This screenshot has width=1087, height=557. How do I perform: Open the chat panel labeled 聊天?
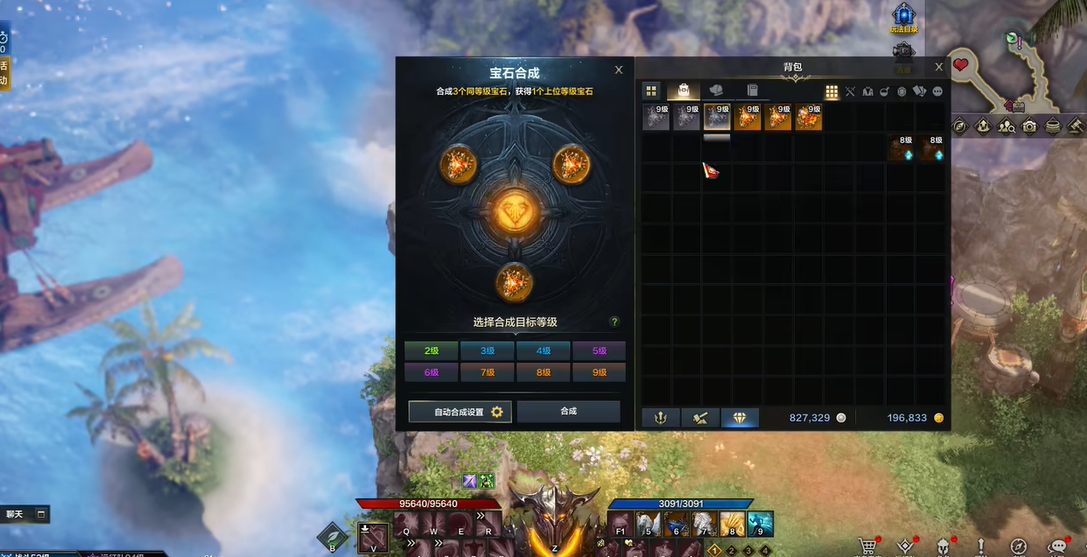(x=15, y=514)
